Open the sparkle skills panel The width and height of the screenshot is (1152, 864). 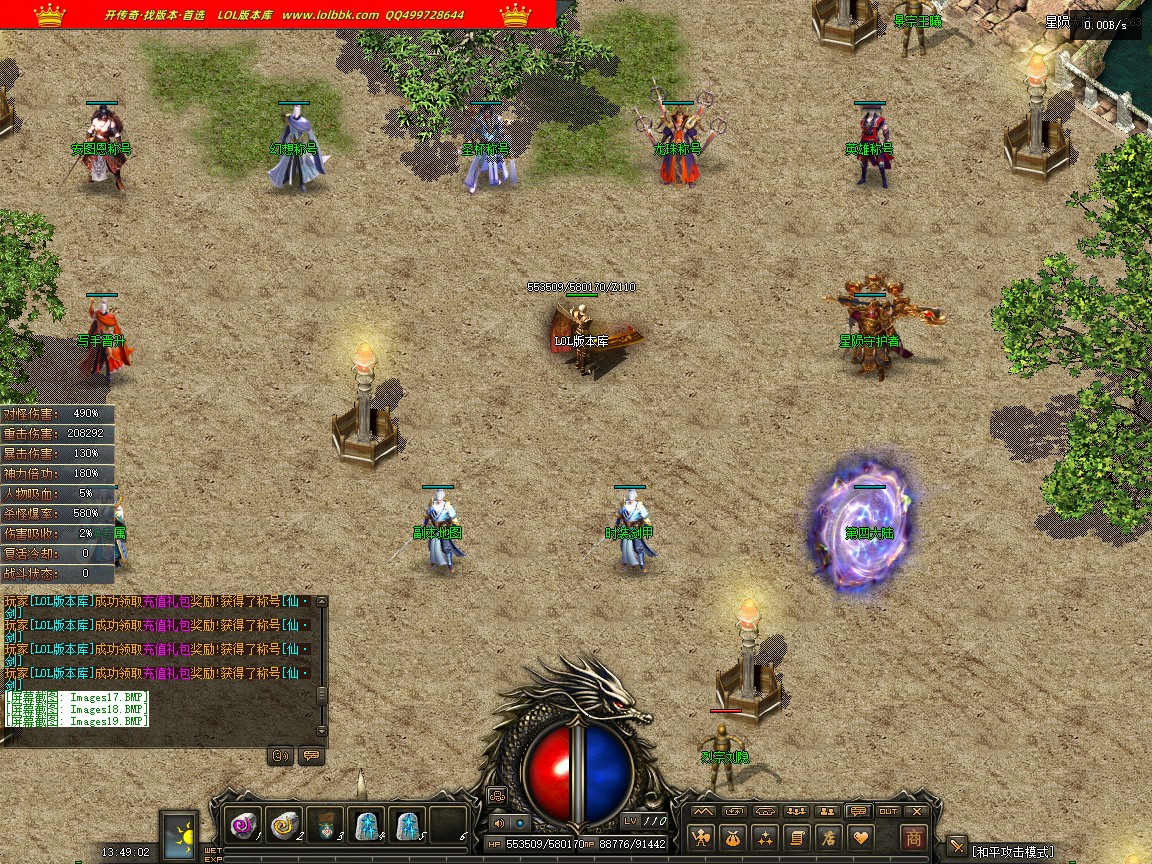tap(766, 837)
